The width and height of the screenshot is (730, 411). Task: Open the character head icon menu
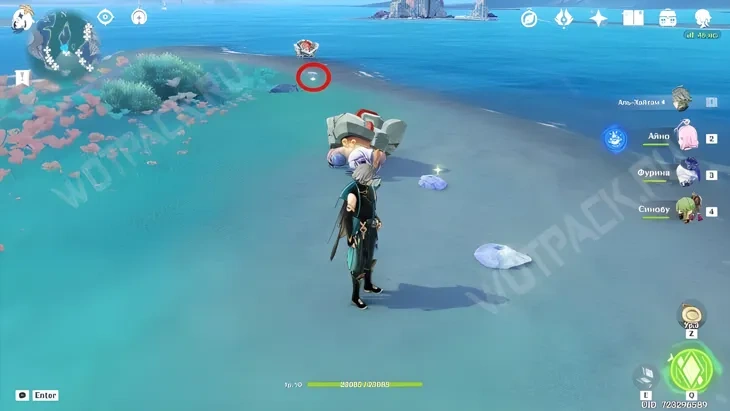[x=703, y=18]
